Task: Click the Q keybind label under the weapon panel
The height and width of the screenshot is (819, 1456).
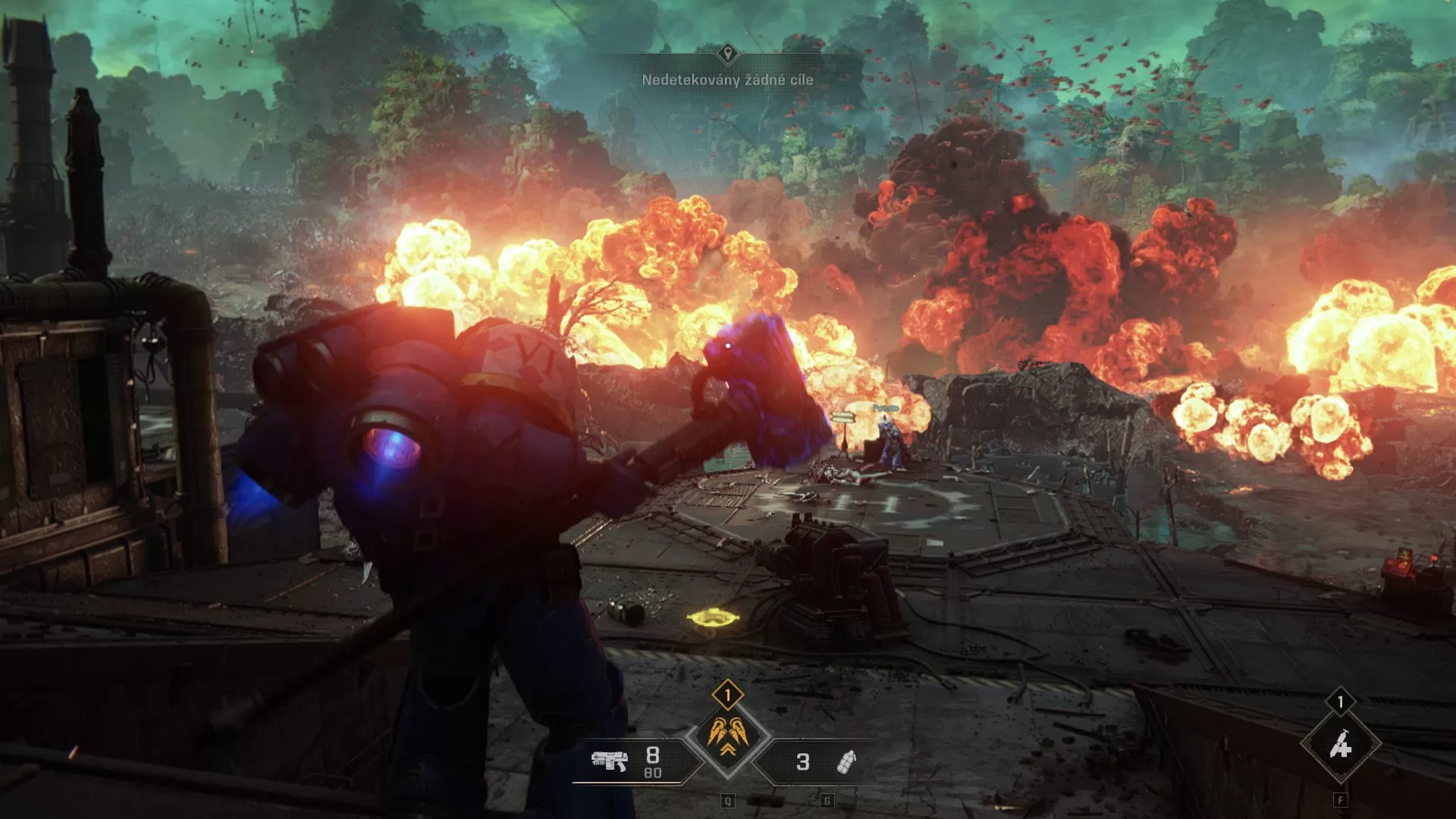Action: (x=728, y=802)
